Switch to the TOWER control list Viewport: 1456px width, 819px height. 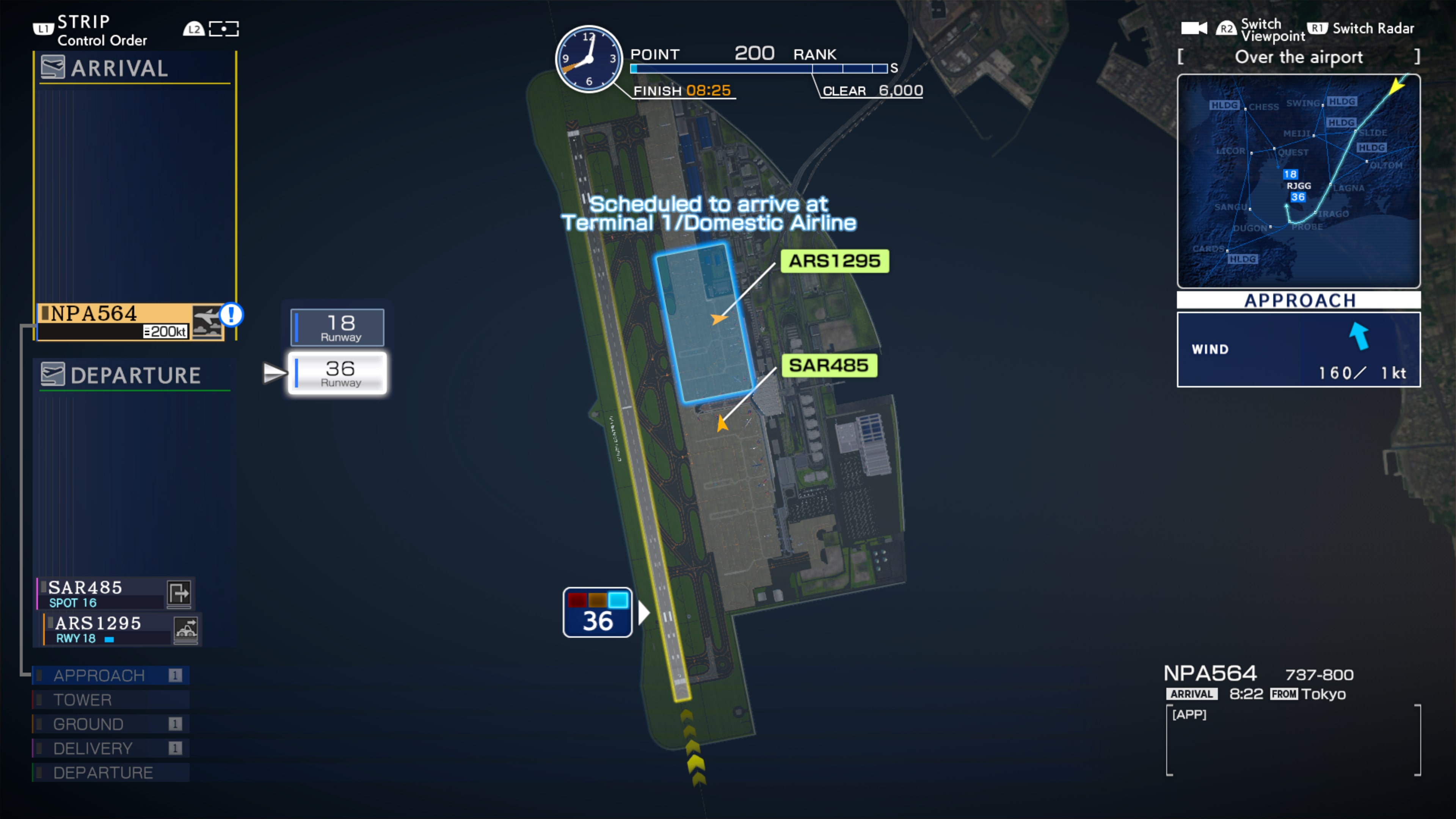(x=85, y=700)
